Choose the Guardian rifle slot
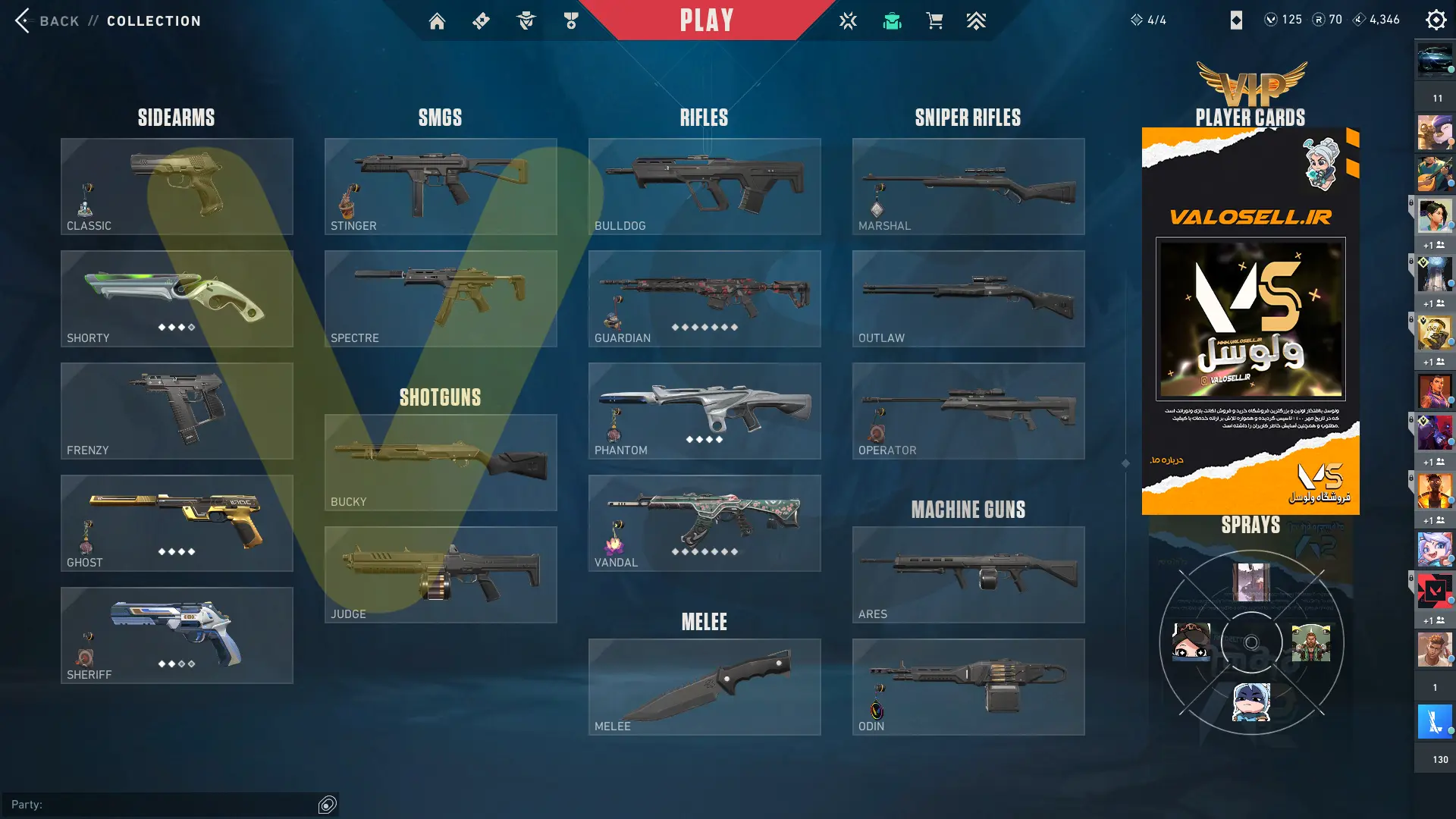This screenshot has height=819, width=1456. (x=704, y=299)
